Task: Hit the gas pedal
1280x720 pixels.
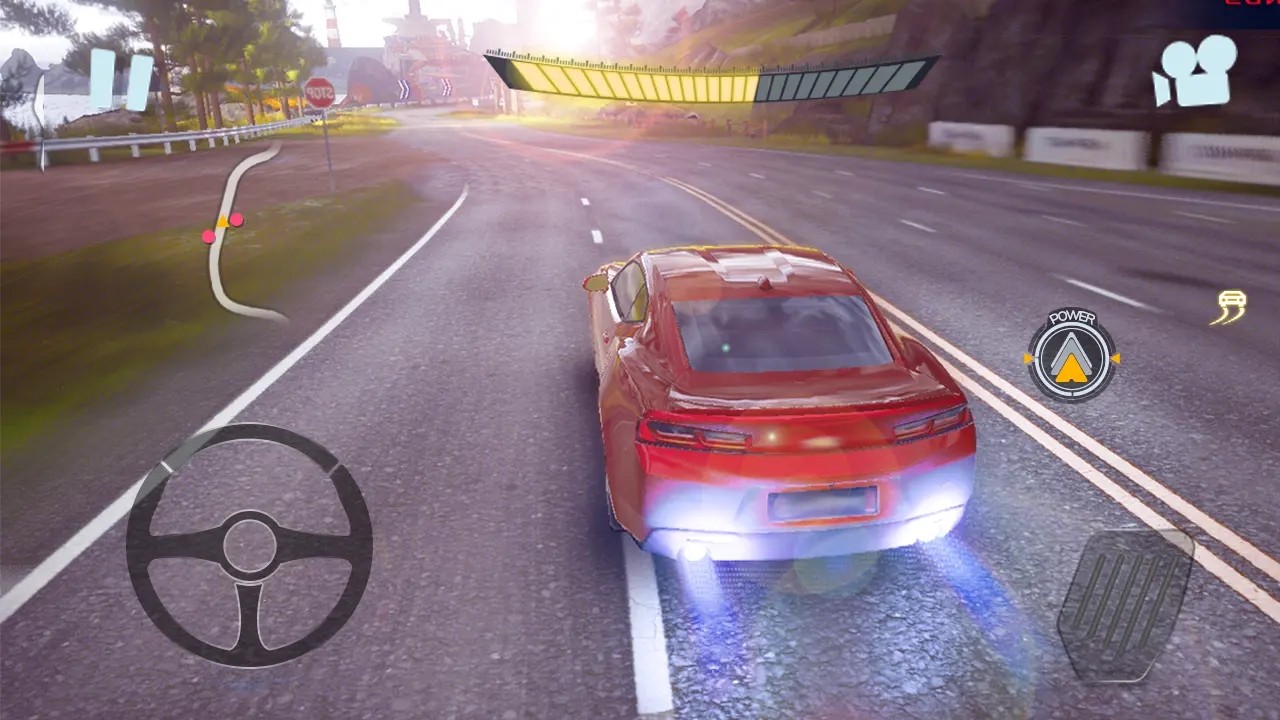Action: pos(1126,604)
